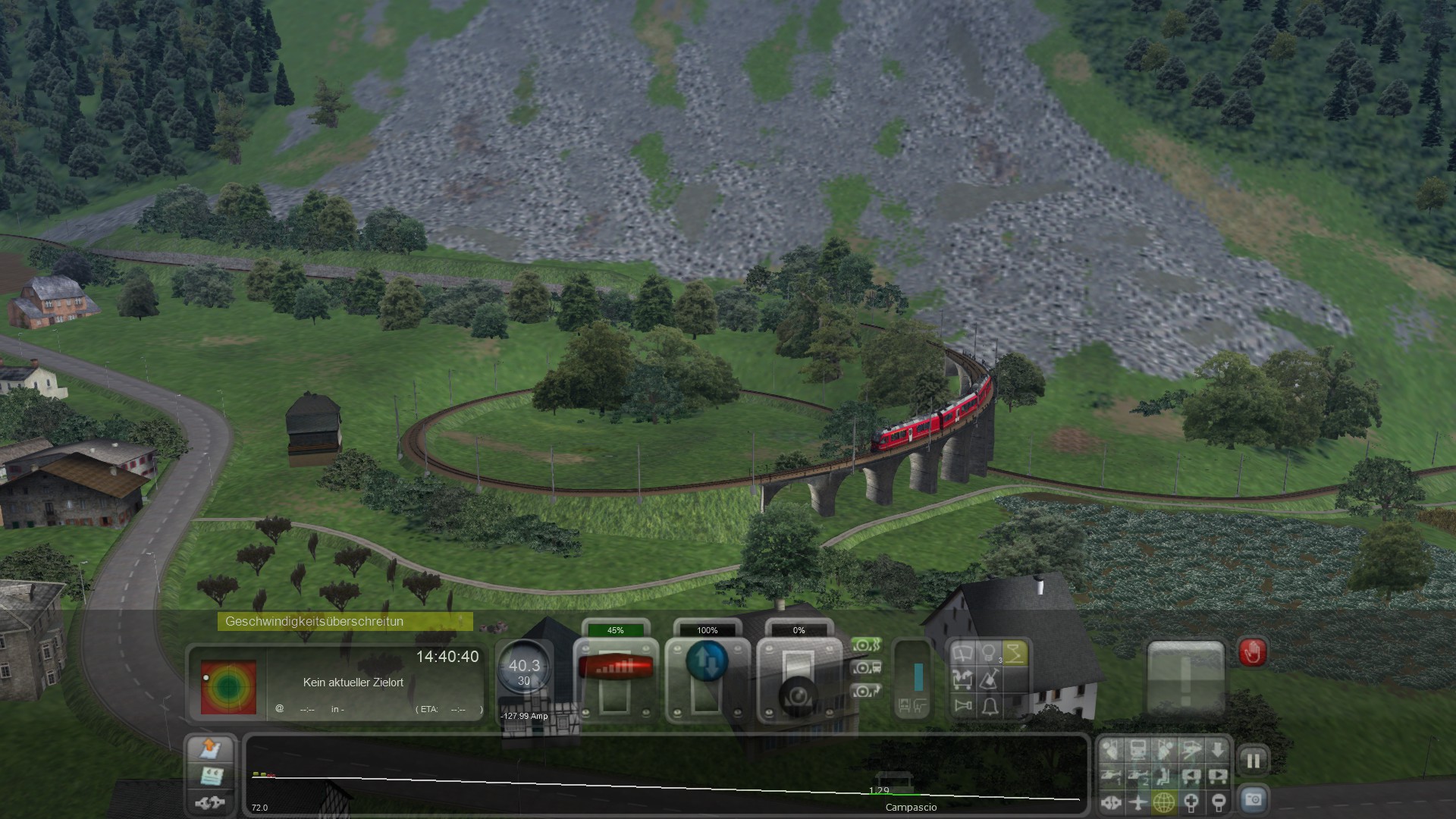Sound the horn
Image resolution: width=1456 pixels, height=819 pixels.
[x=963, y=706]
